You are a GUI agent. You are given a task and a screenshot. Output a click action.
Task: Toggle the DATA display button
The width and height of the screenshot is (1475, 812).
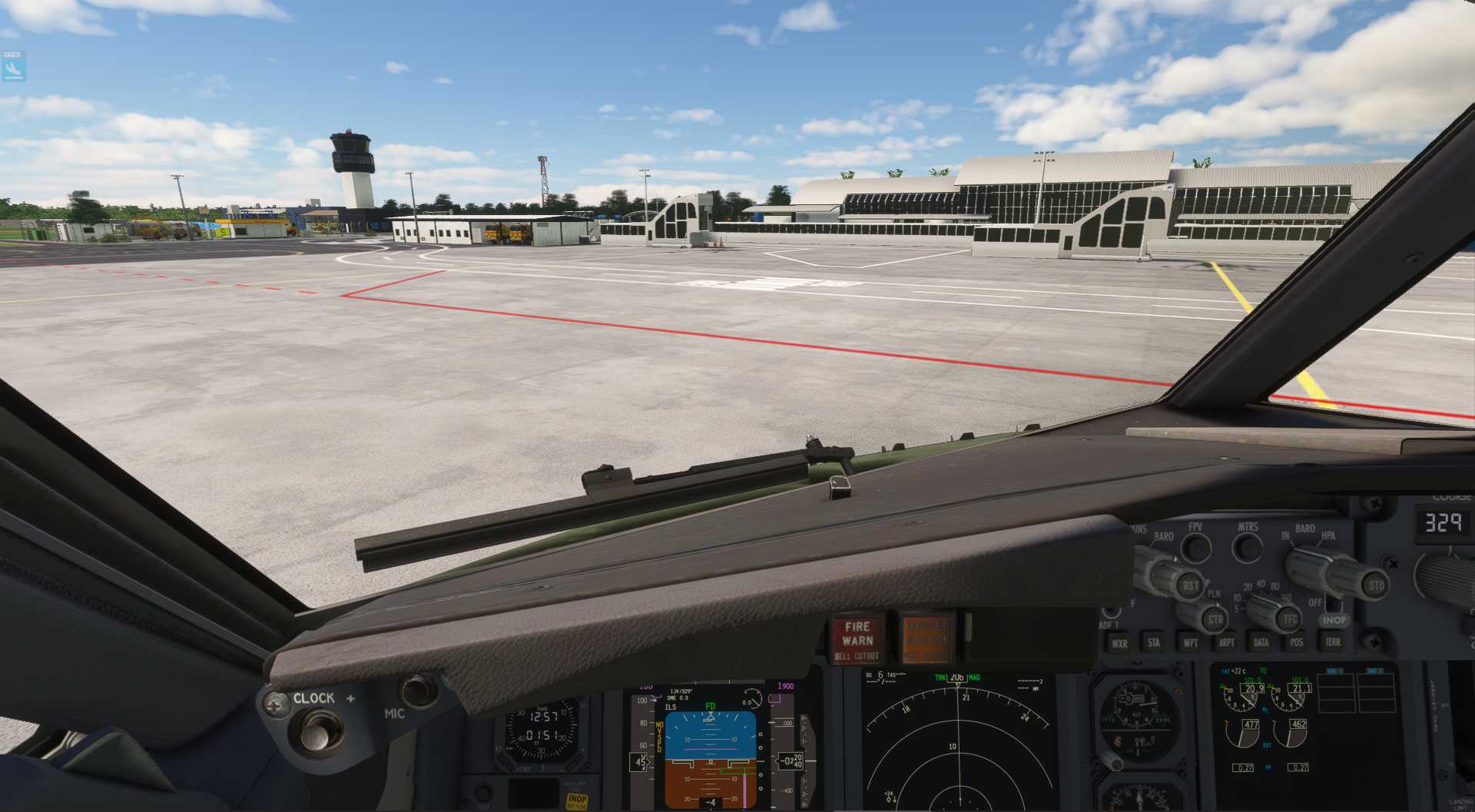1261,642
